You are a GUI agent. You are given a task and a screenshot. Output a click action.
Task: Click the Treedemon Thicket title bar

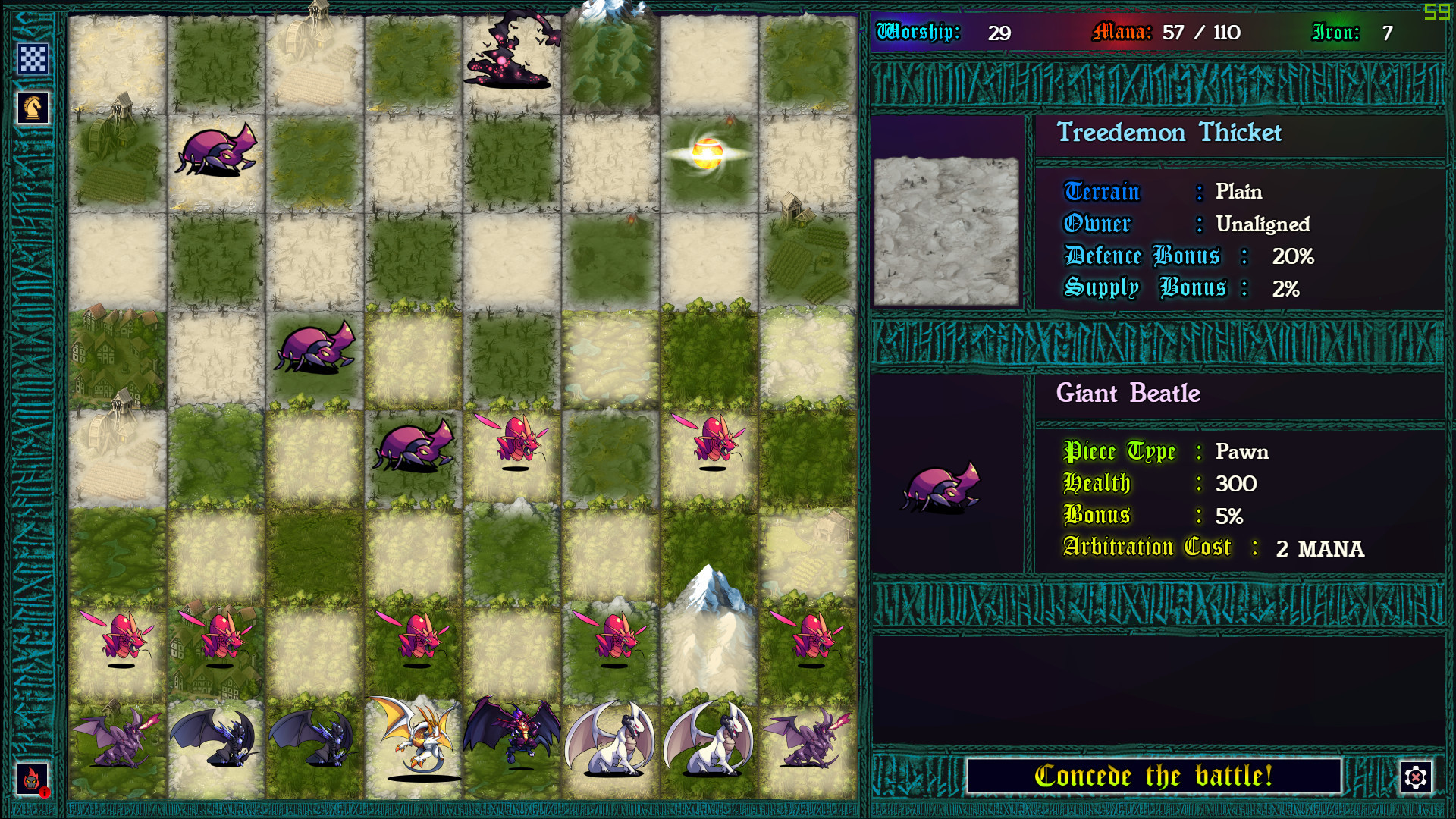(1169, 133)
